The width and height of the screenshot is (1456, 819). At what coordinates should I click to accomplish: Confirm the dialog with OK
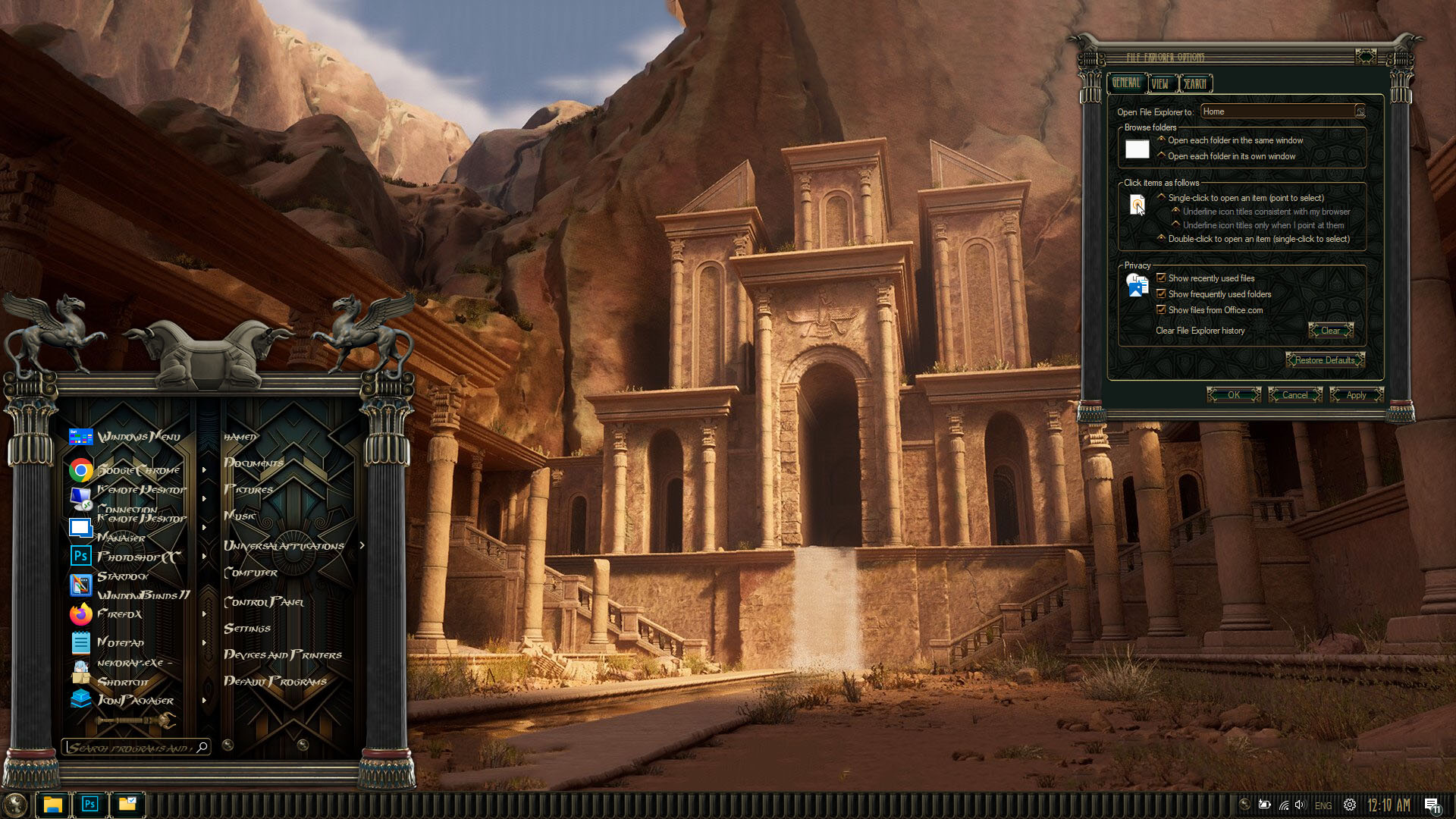pos(1234,395)
